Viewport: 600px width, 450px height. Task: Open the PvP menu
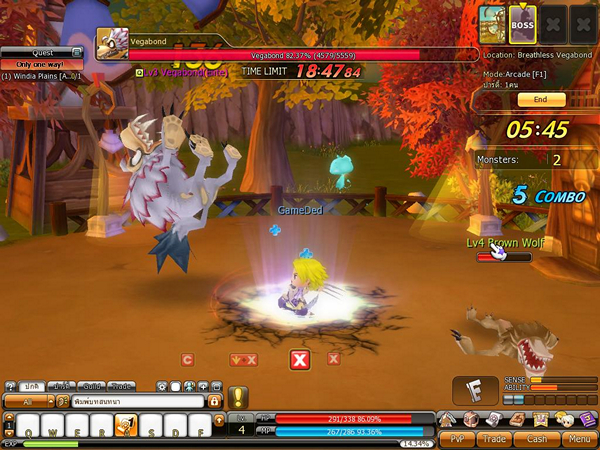coord(457,438)
